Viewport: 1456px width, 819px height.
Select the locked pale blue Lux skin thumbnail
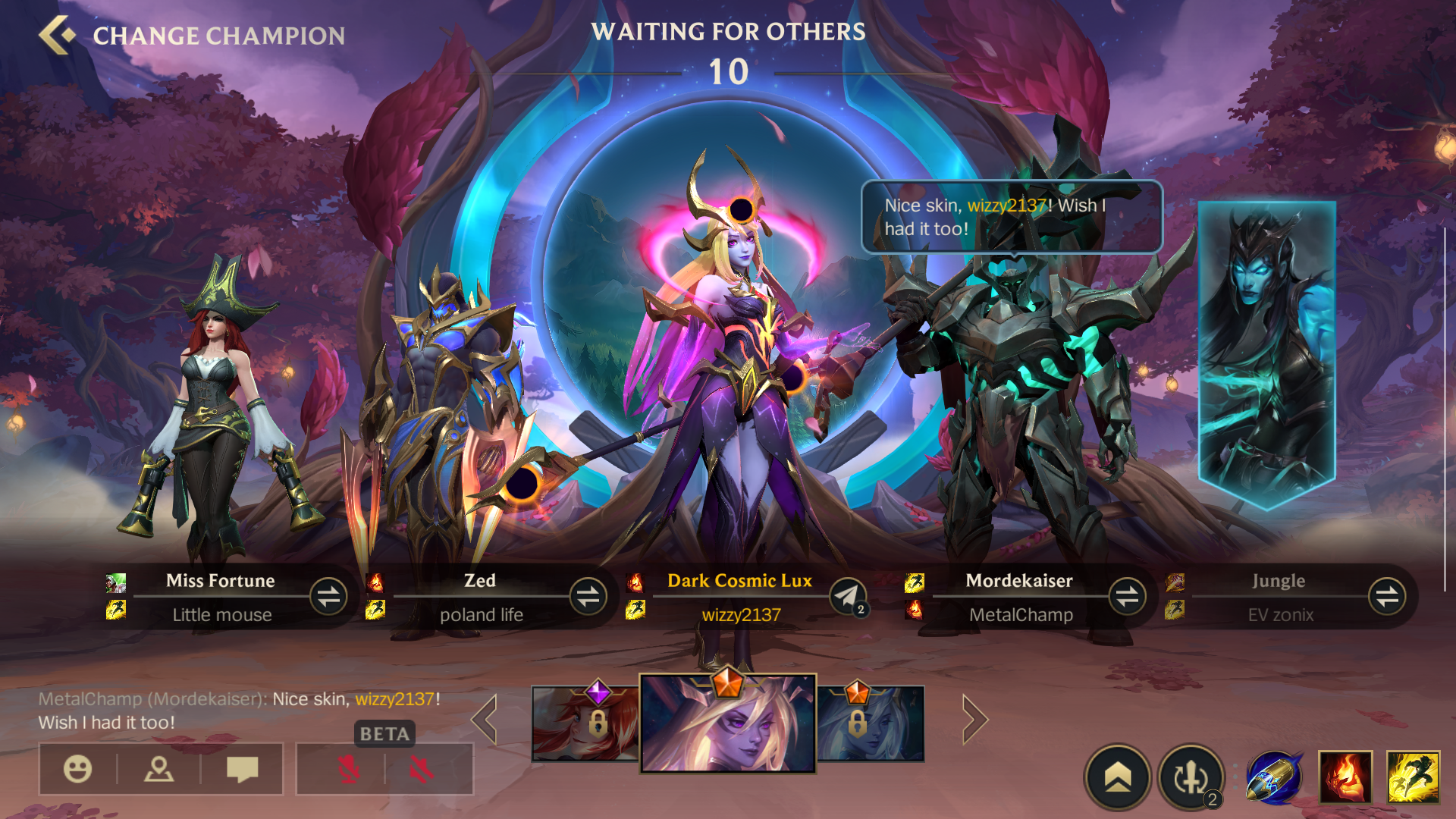click(x=871, y=723)
